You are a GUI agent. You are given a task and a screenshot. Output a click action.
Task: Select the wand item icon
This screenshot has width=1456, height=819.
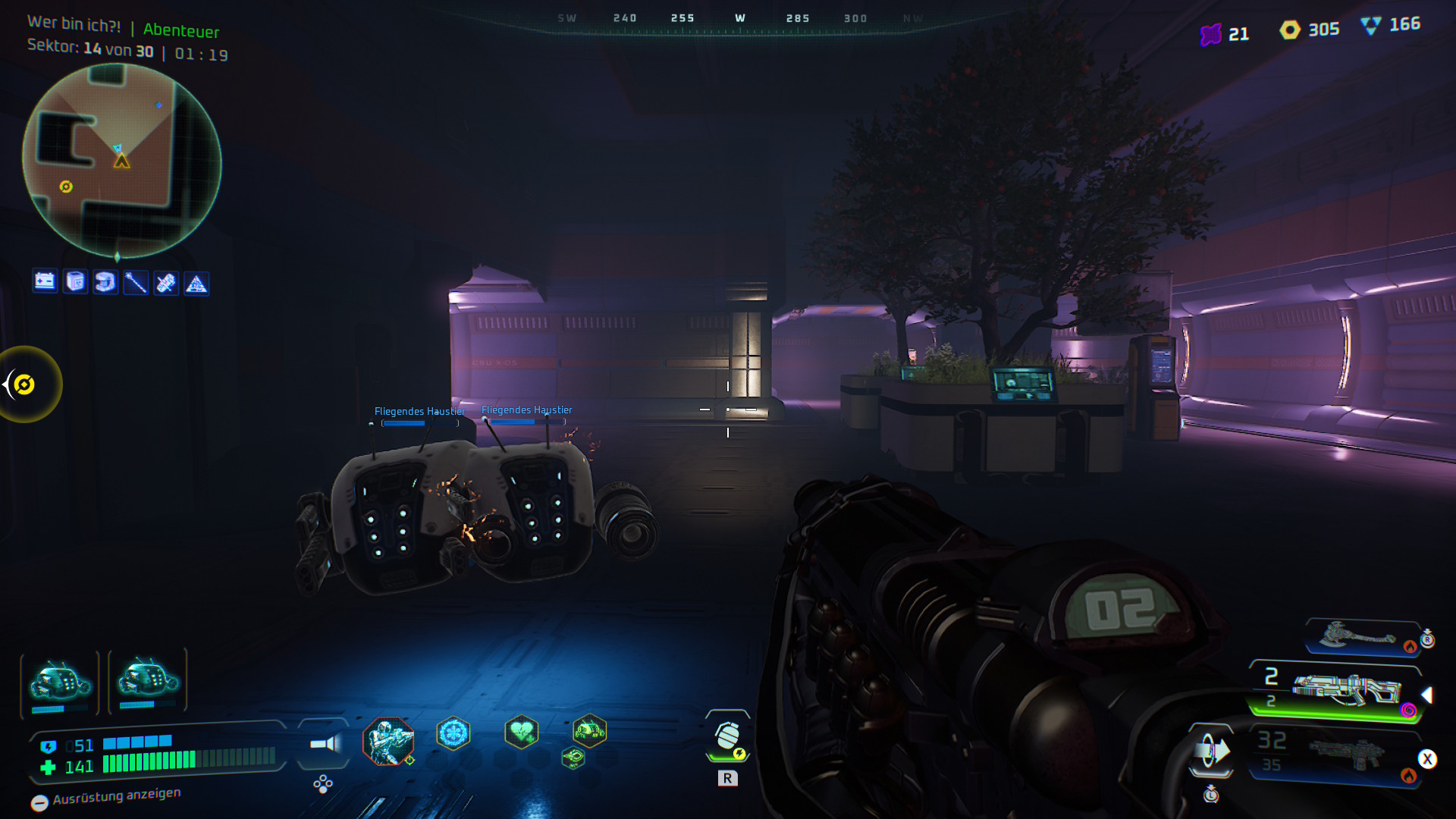(x=136, y=283)
